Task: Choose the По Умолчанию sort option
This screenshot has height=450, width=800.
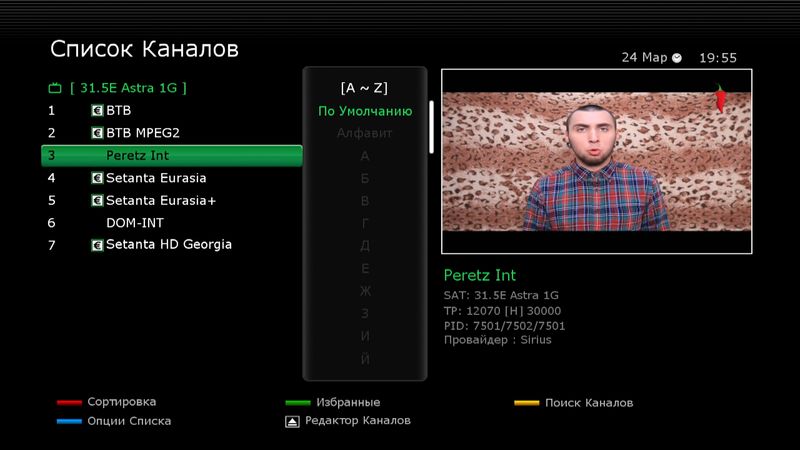Action: point(365,111)
